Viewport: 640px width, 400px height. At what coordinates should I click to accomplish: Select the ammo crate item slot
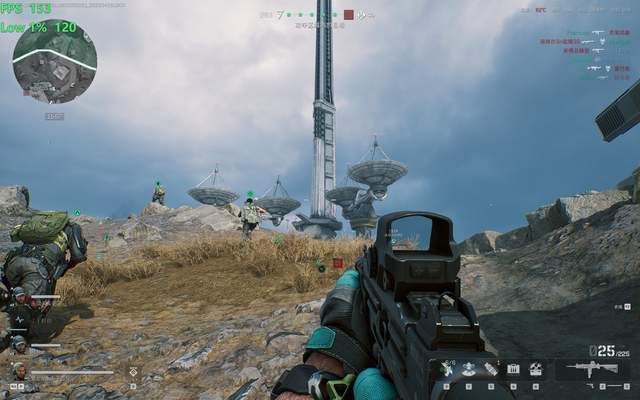pos(514,369)
